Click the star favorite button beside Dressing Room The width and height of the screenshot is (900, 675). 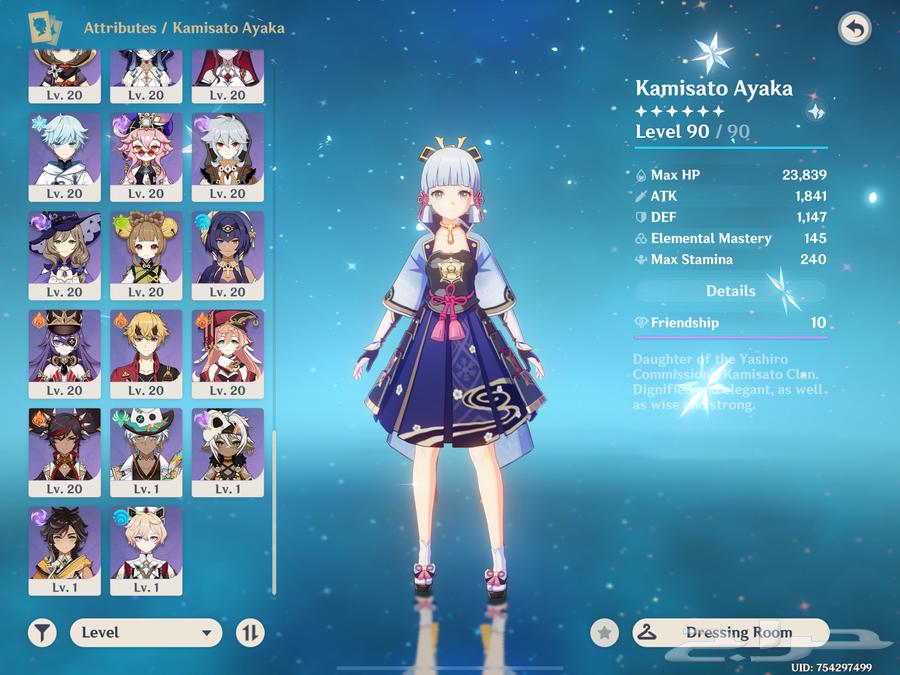point(604,632)
